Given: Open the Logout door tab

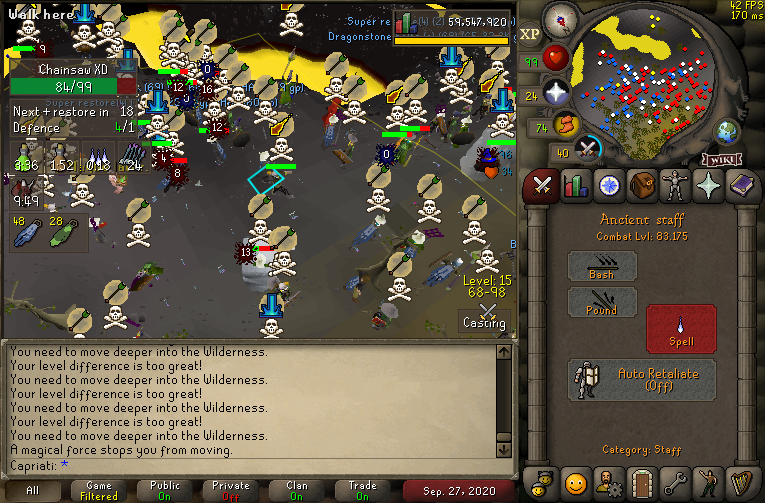Looking at the screenshot, I should click(x=641, y=482).
